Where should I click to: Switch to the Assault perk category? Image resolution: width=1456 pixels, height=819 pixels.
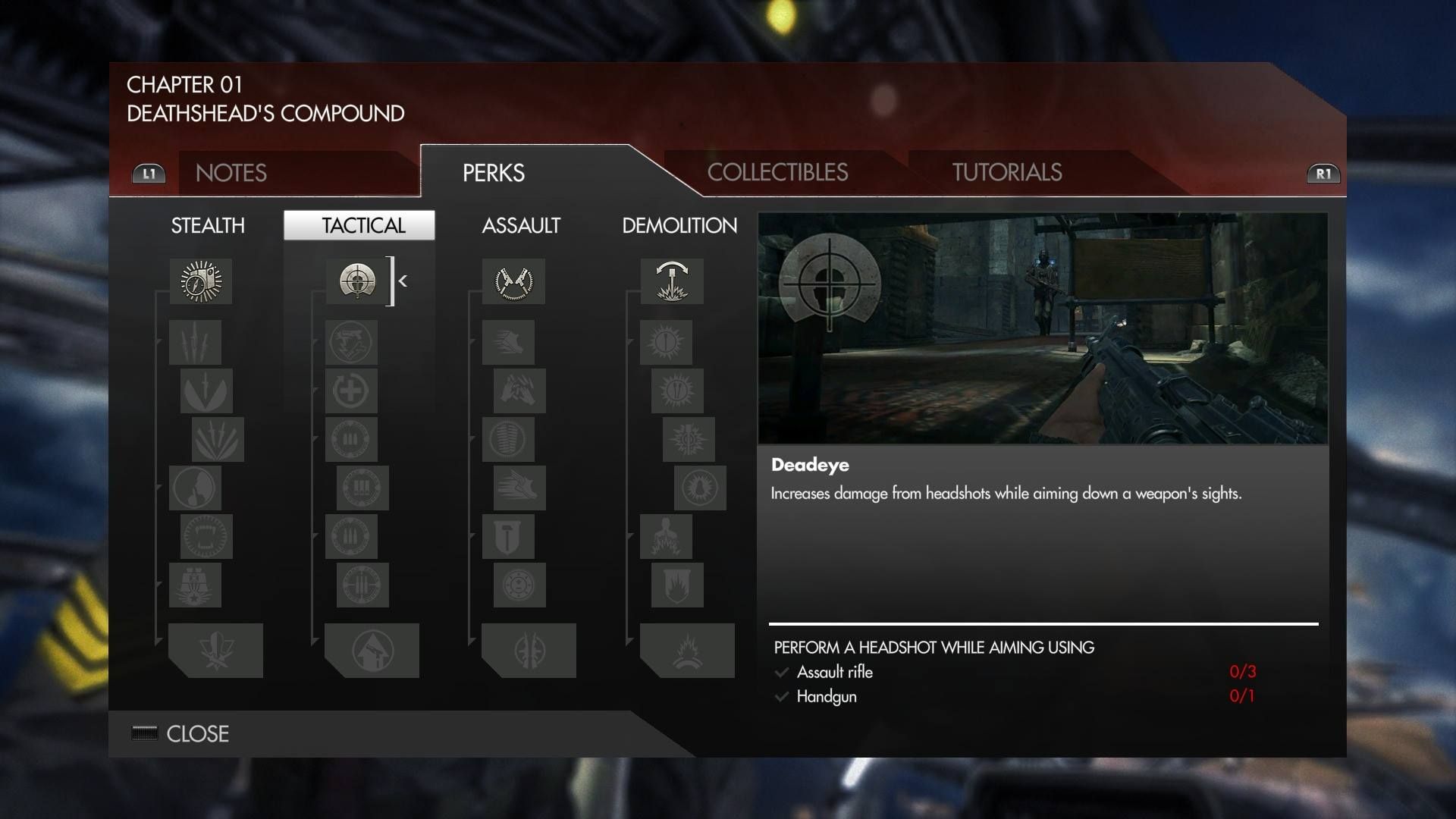pyautogui.click(x=521, y=225)
